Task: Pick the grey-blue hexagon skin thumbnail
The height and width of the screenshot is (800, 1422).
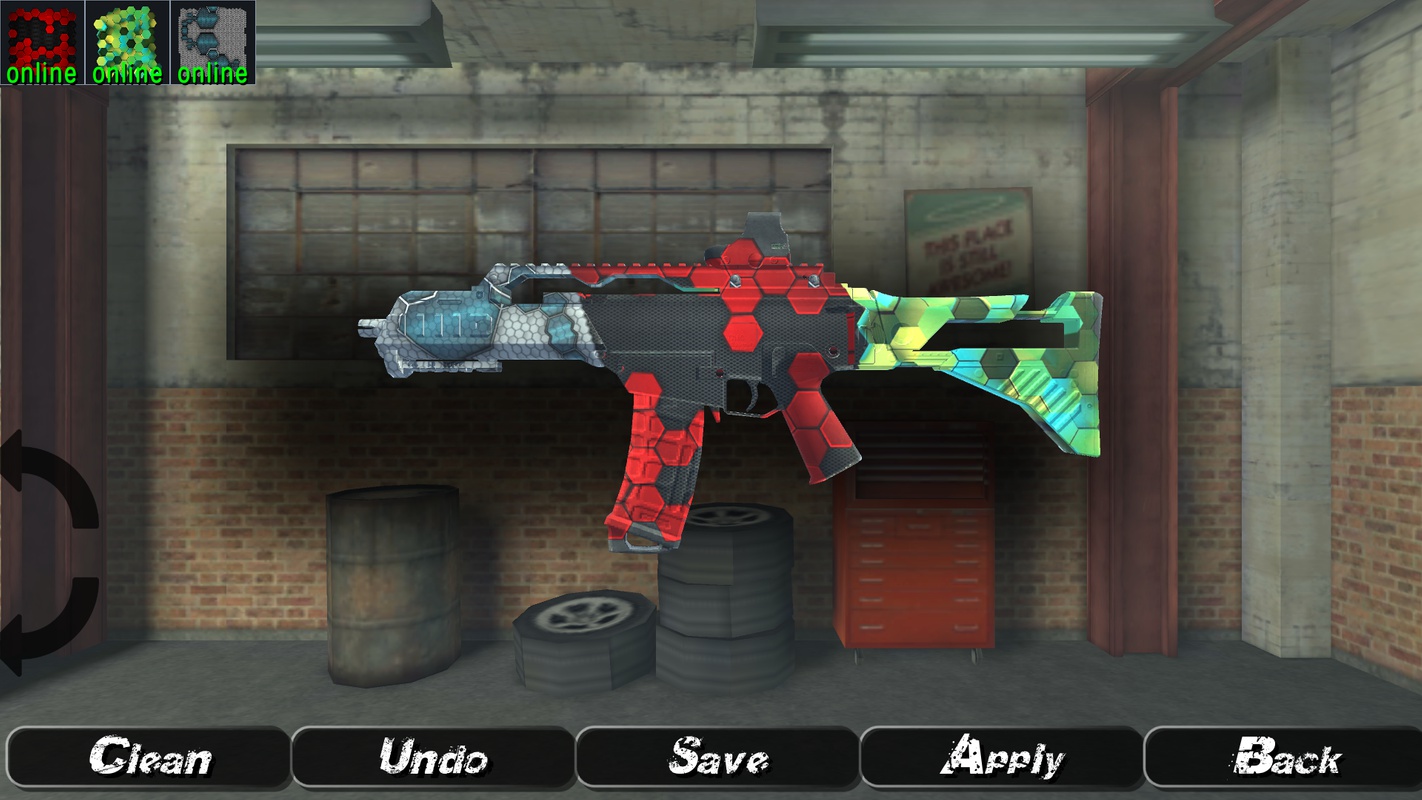Action: 213,42
